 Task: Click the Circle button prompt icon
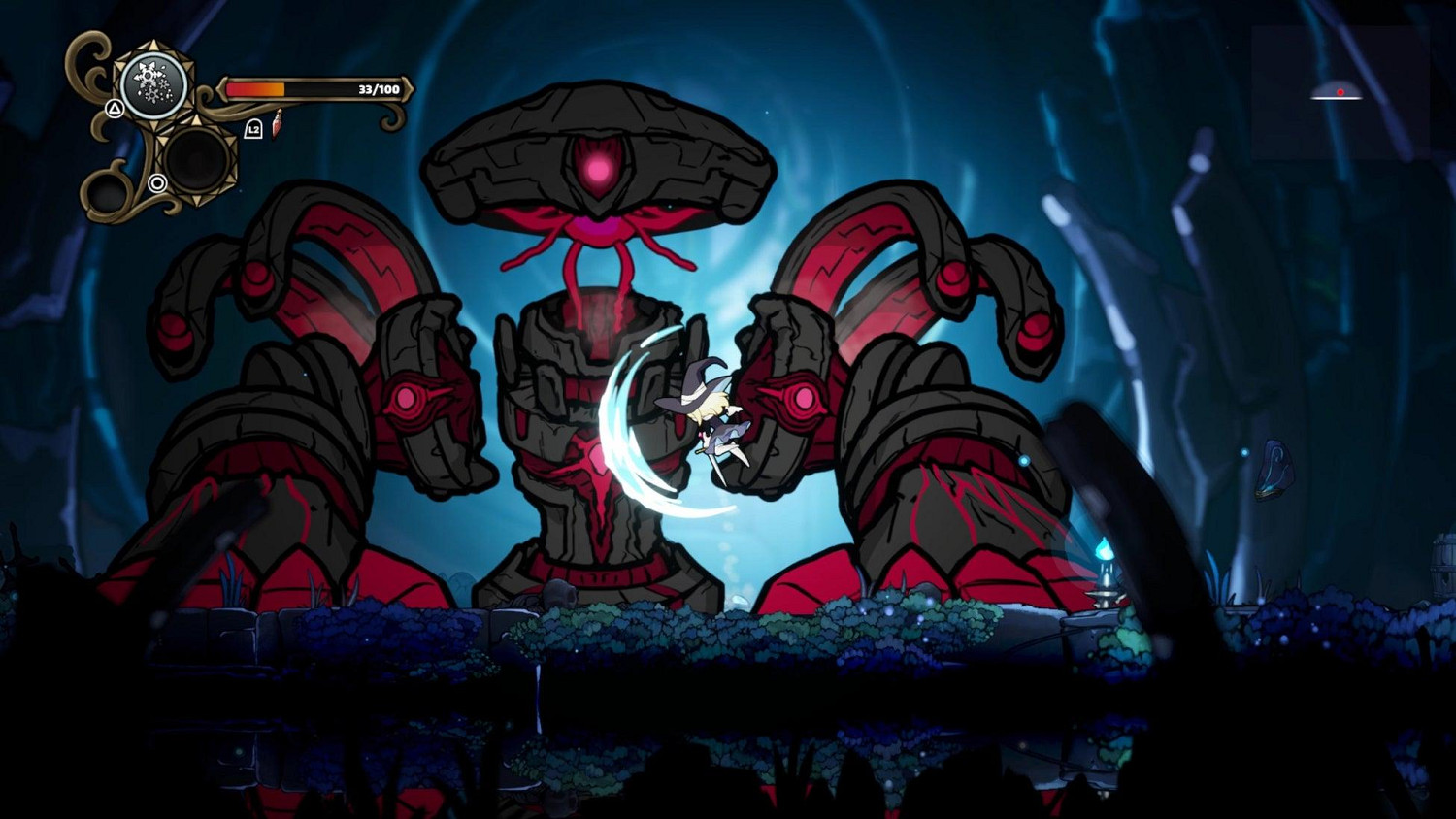(158, 183)
